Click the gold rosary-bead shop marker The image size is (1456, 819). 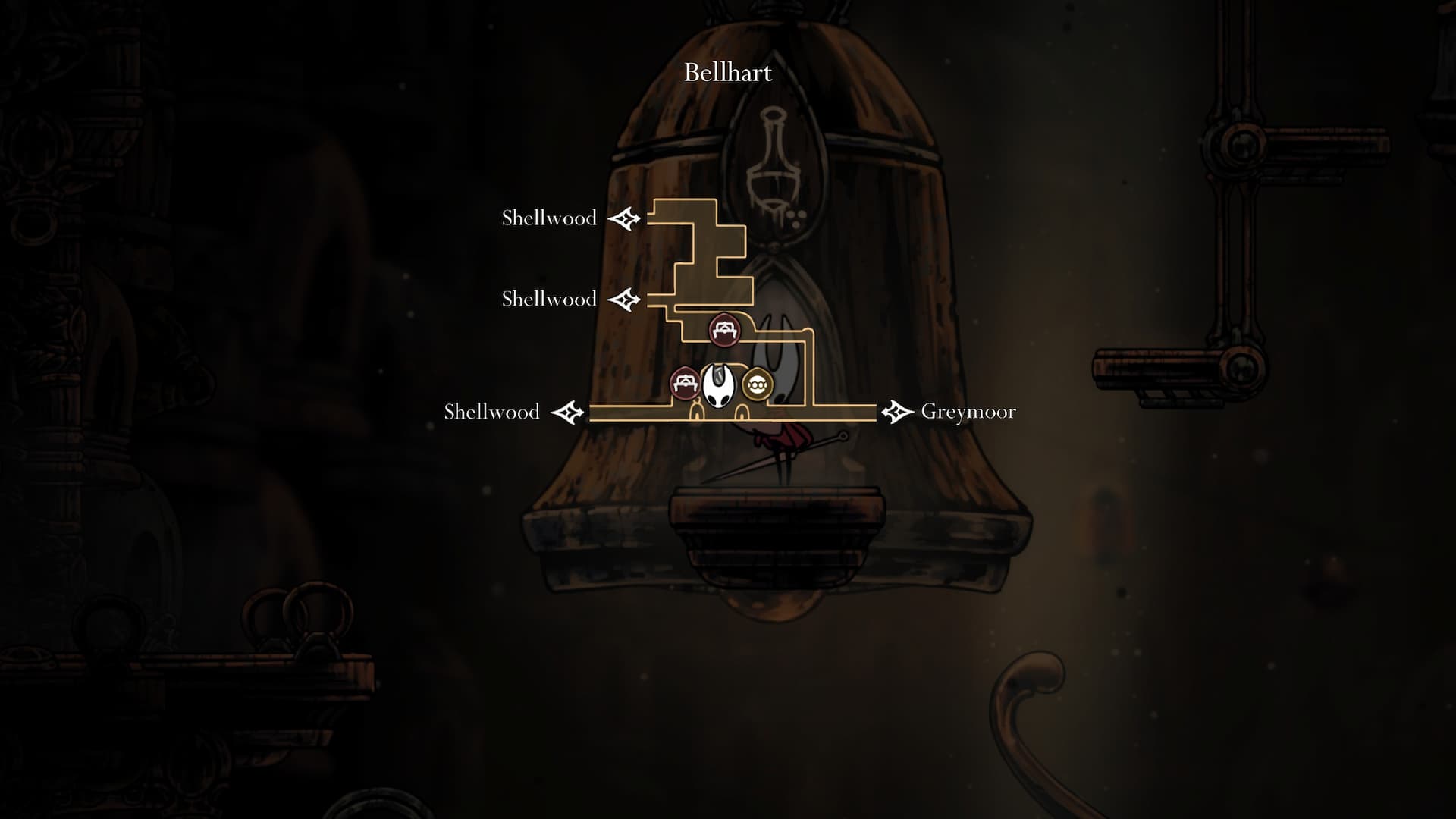757,385
